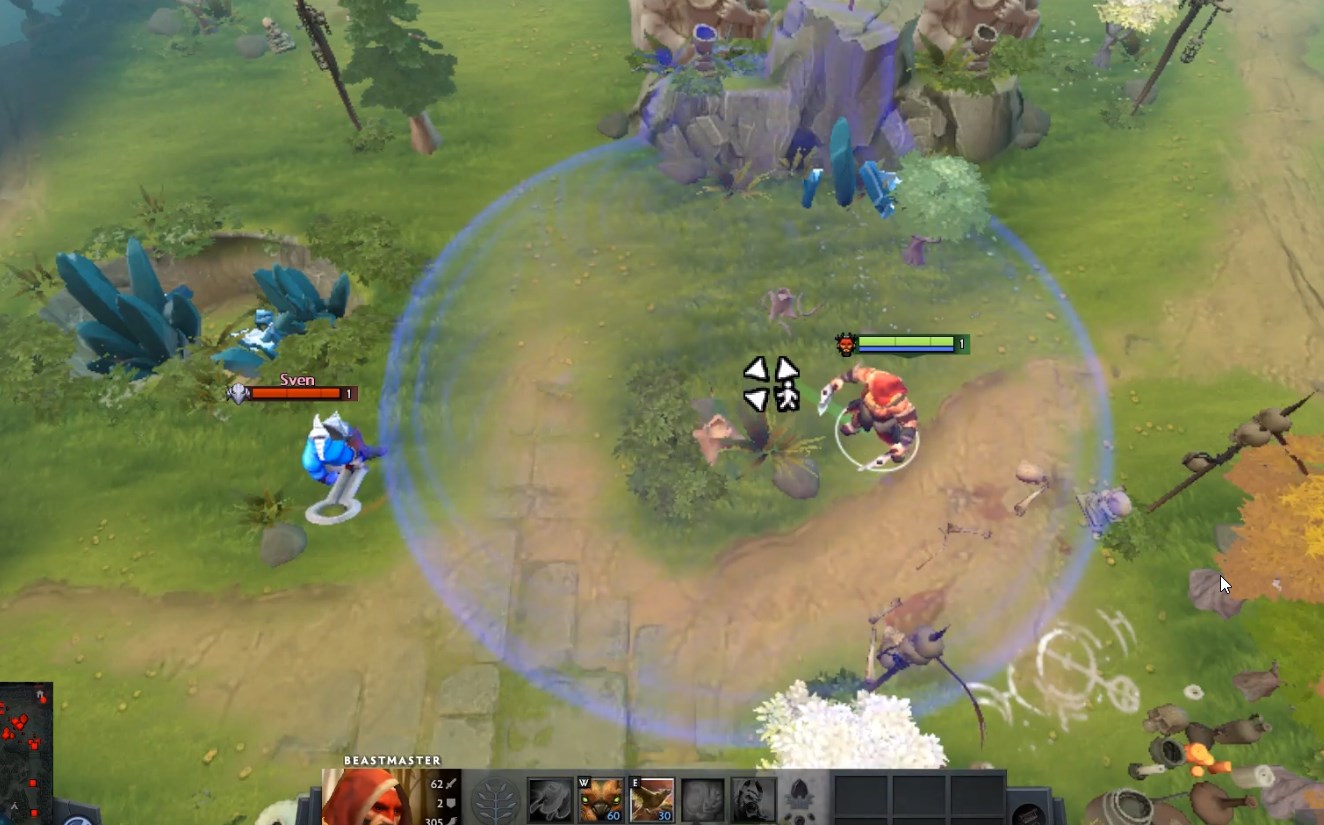This screenshot has height=825, width=1324.
Task: Click Sven's orange health bar
Action: coord(297,393)
